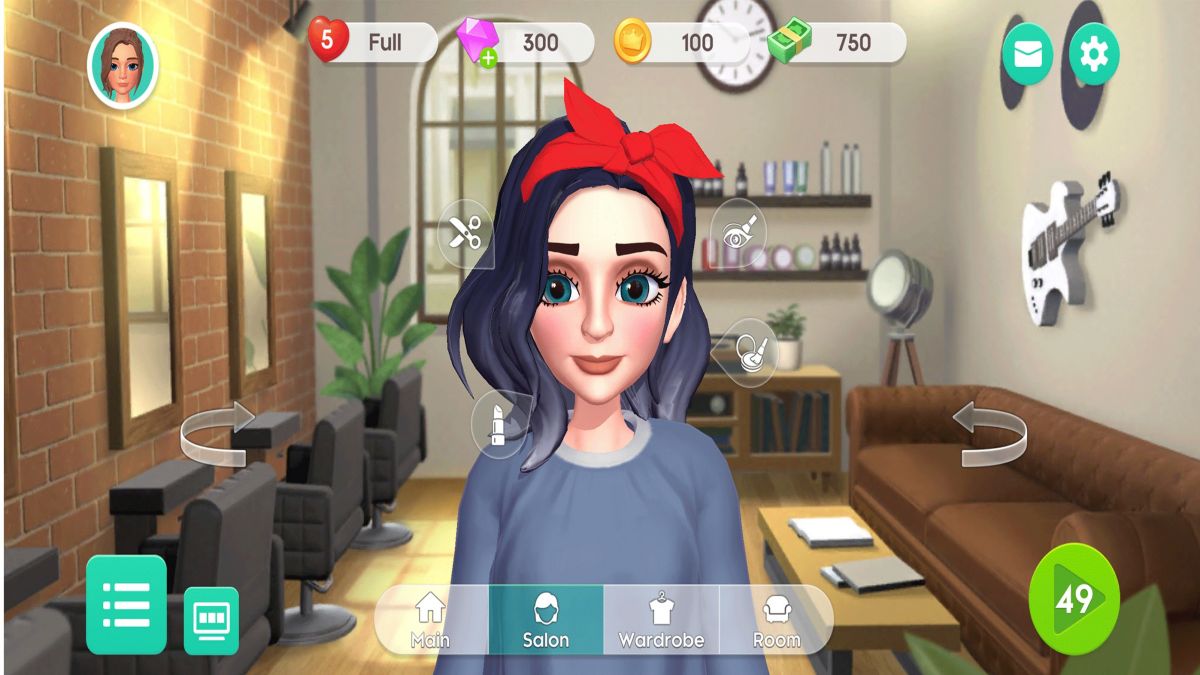The image size is (1200, 675).
Task: Go to the Wardrobe tab
Action: [661, 619]
